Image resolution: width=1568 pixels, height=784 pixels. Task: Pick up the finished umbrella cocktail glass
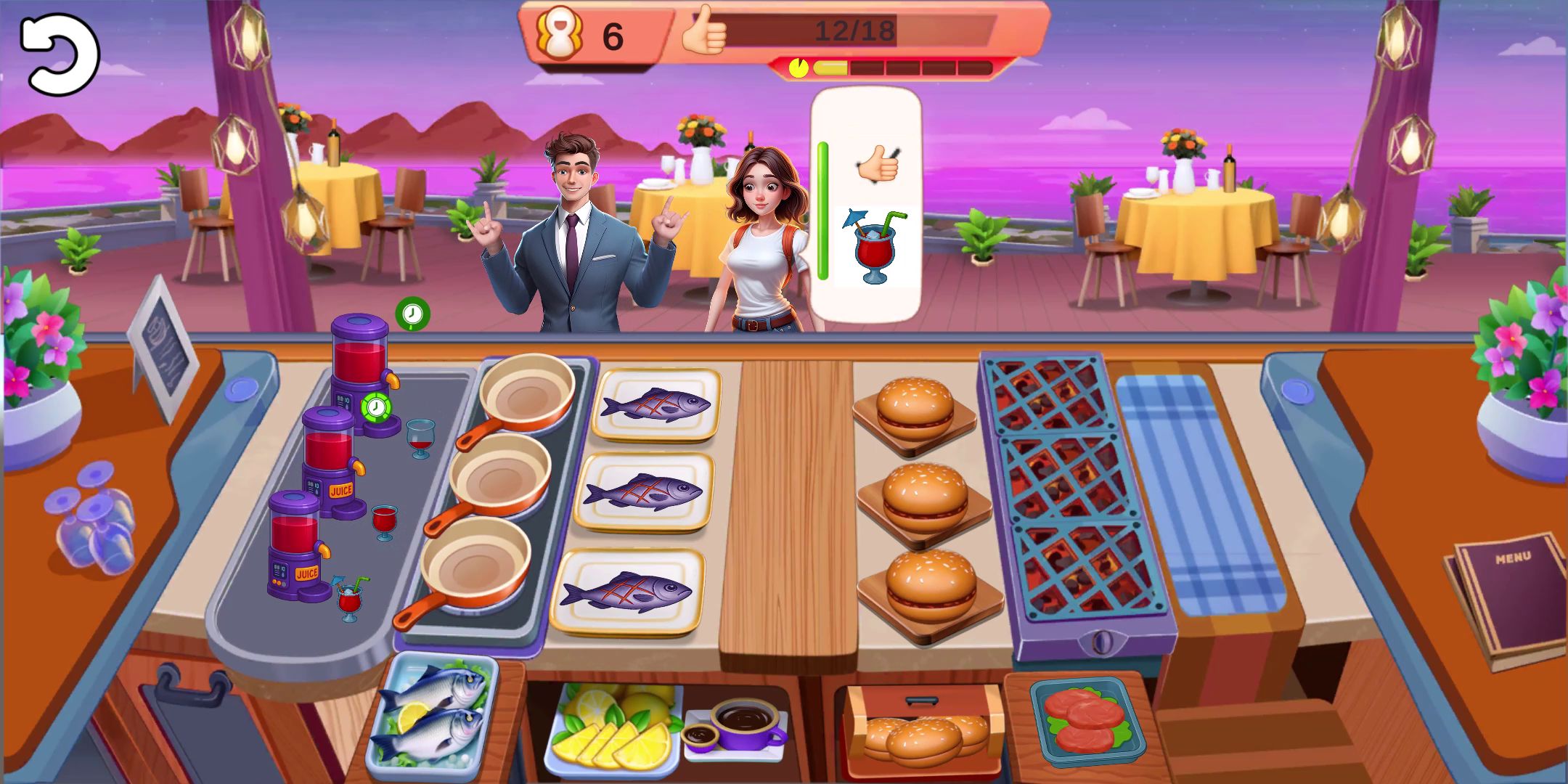(x=349, y=600)
